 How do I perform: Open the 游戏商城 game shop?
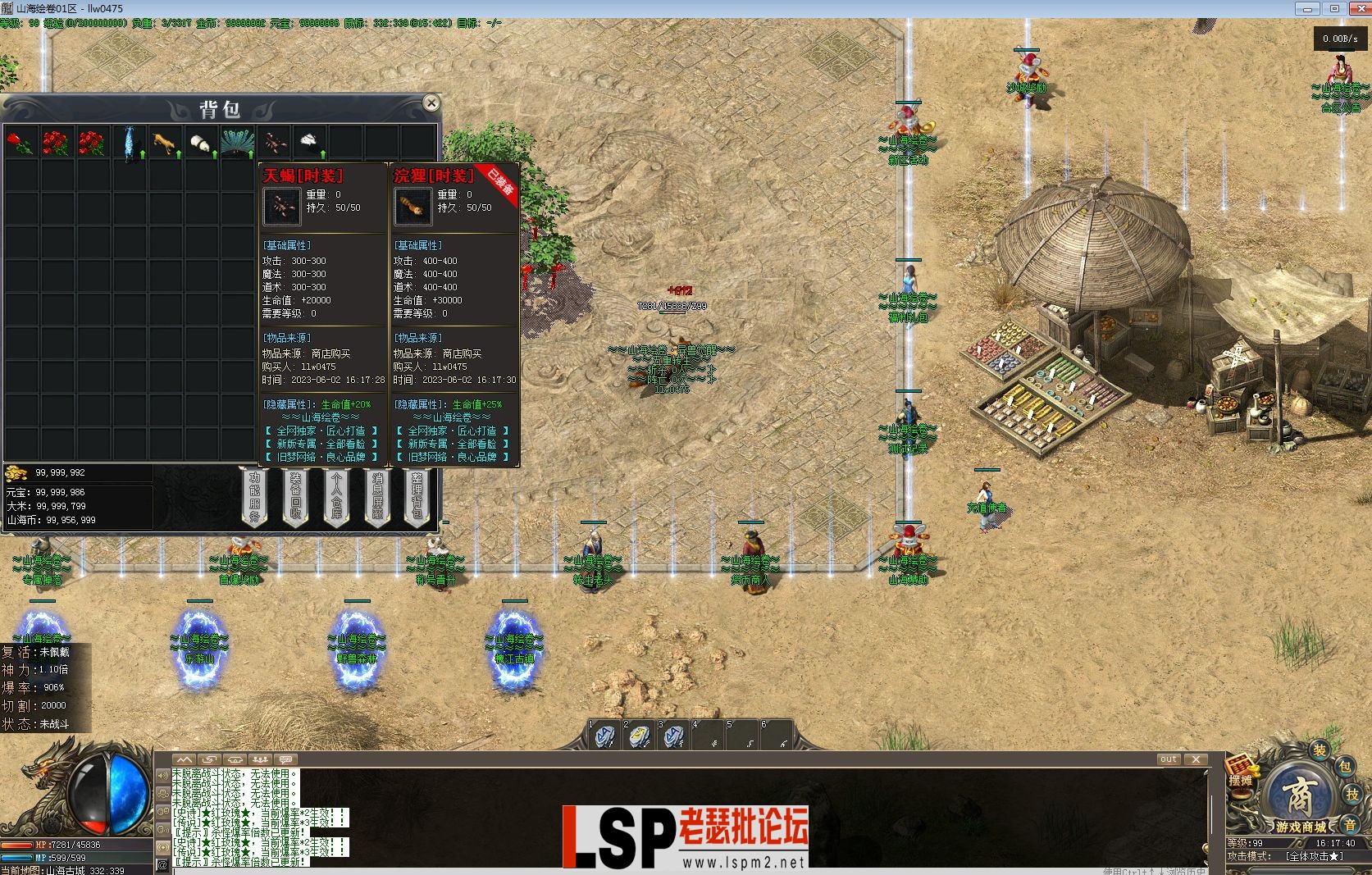tap(1300, 800)
